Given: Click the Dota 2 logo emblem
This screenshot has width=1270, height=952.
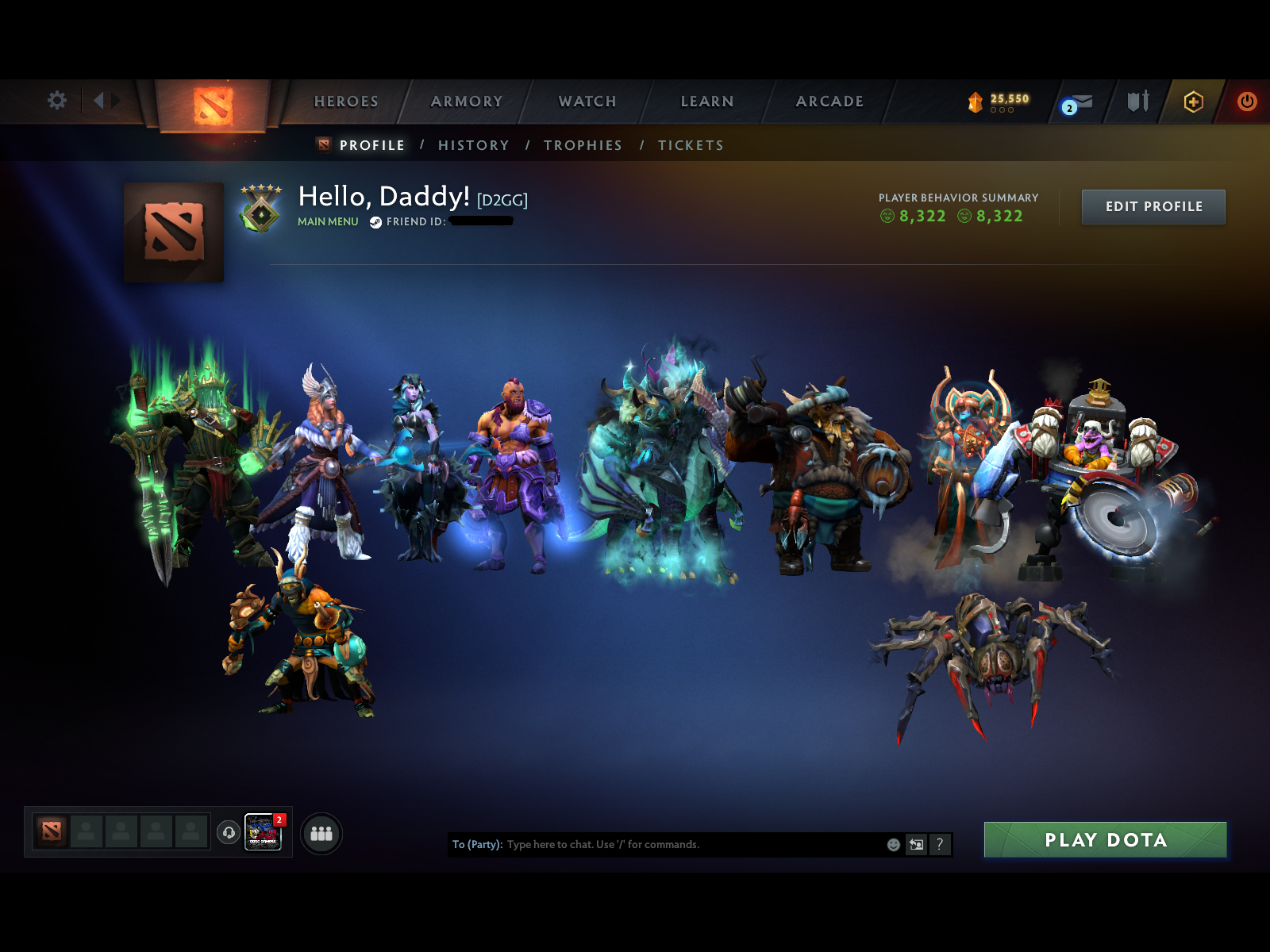Looking at the screenshot, I should (210, 103).
